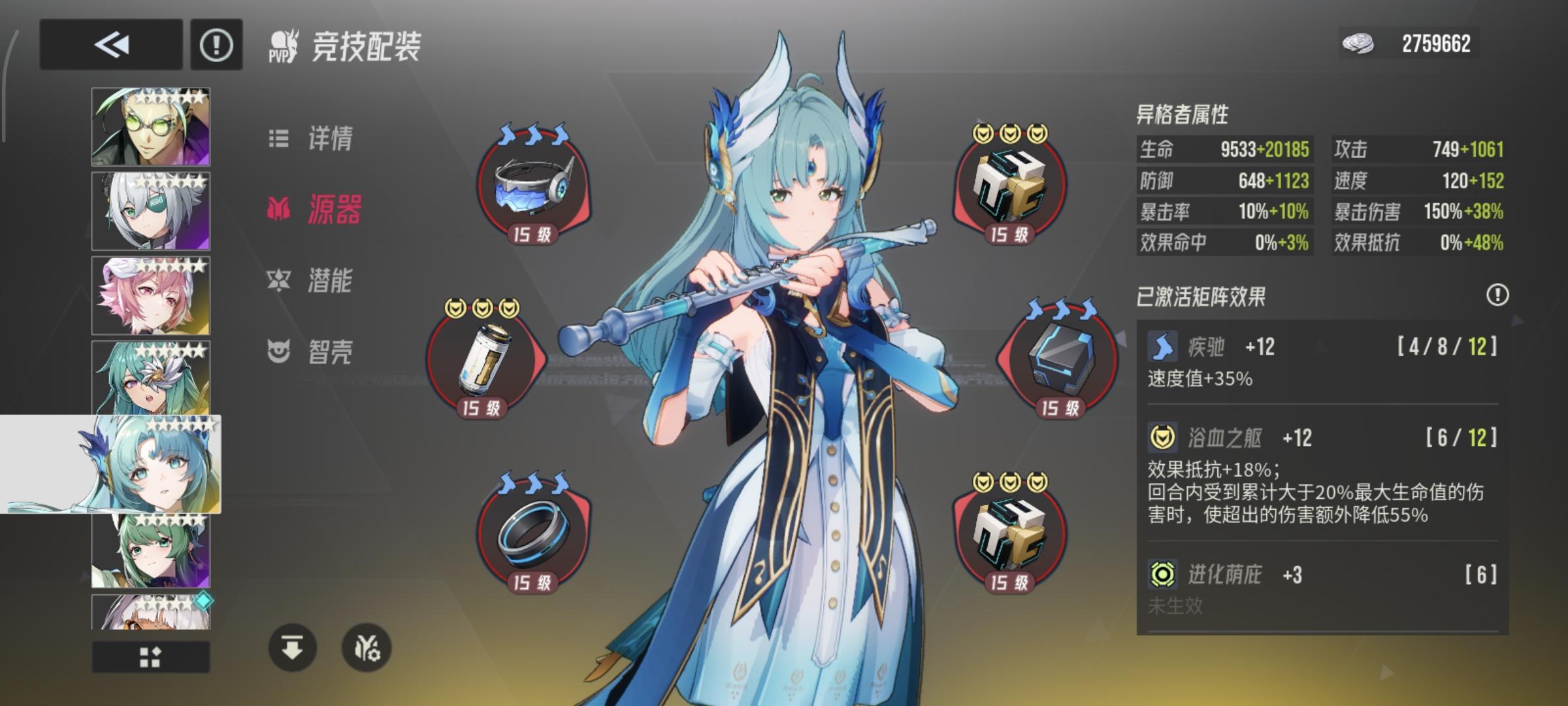Click the back arrow button
The height and width of the screenshot is (706, 1568).
[x=110, y=44]
